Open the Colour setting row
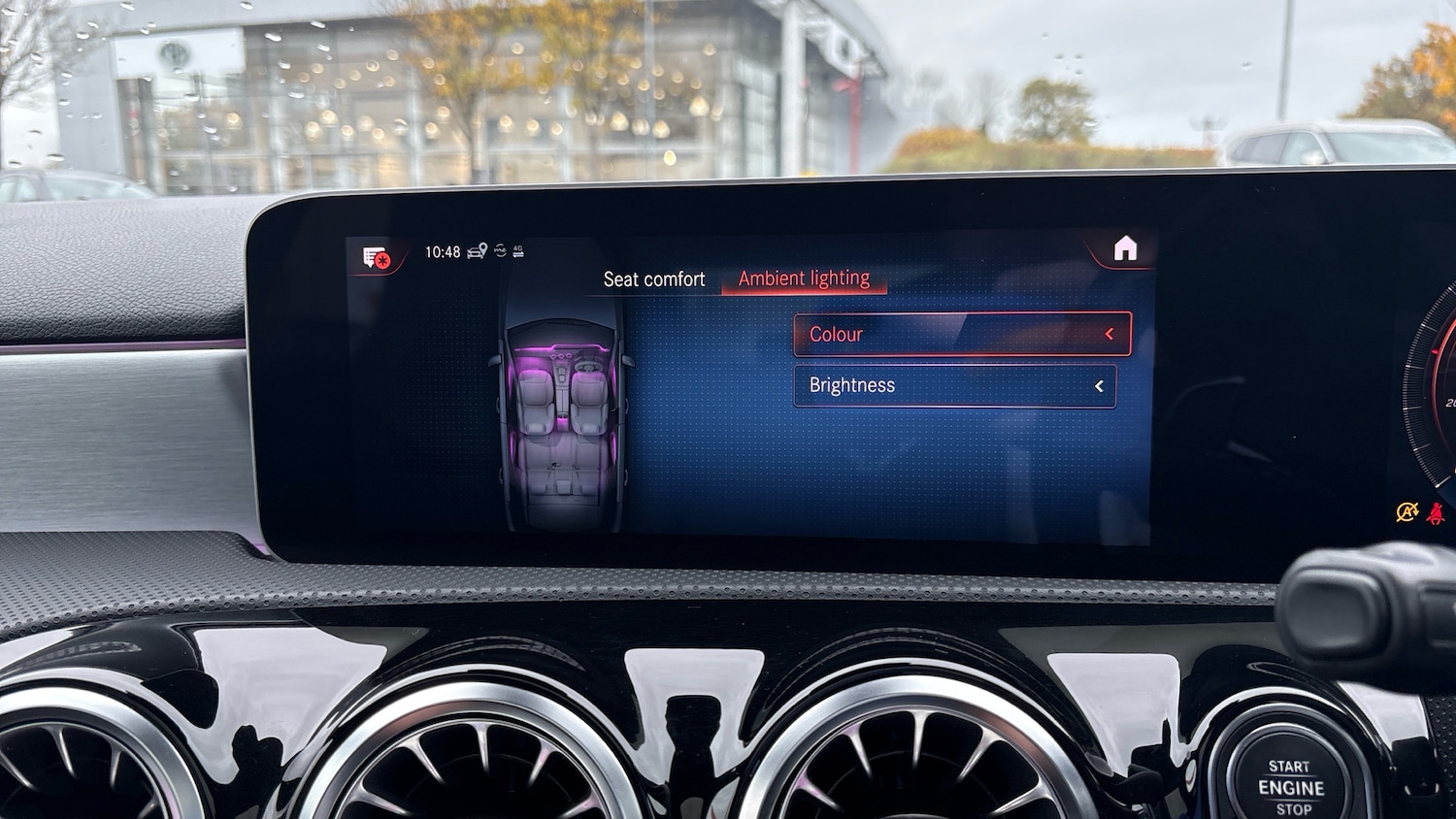Image resolution: width=1456 pixels, height=819 pixels. [962, 335]
